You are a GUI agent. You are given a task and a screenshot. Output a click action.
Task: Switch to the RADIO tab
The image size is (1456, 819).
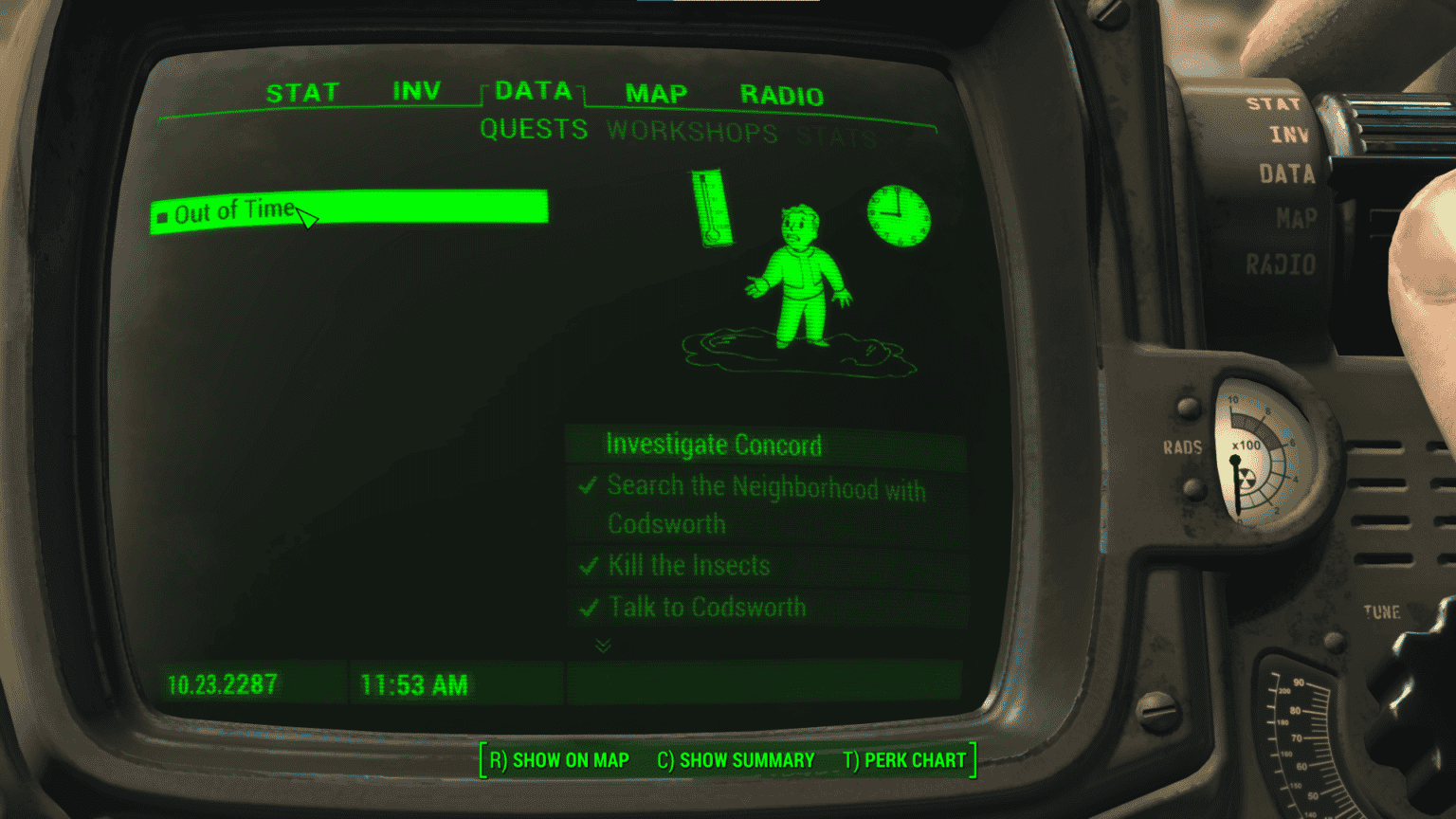(x=781, y=94)
